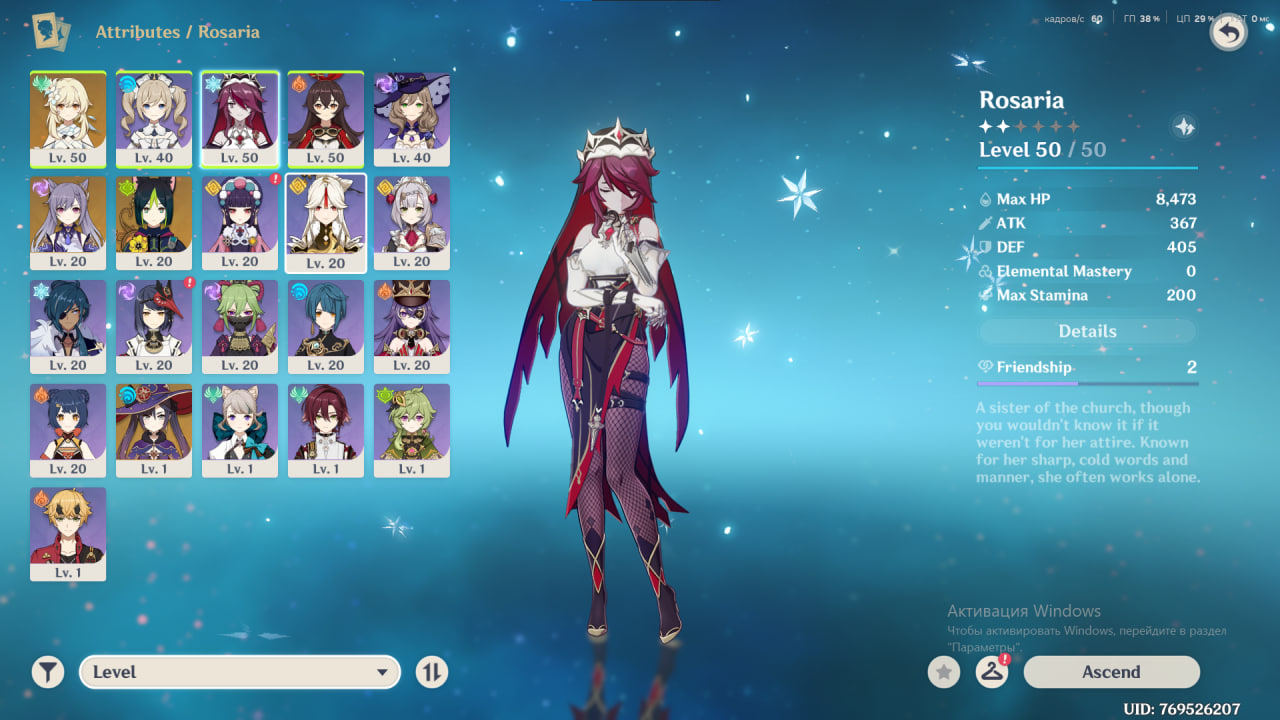Pick the blonde Traveler portrait
The image size is (1280, 720).
click(68, 118)
